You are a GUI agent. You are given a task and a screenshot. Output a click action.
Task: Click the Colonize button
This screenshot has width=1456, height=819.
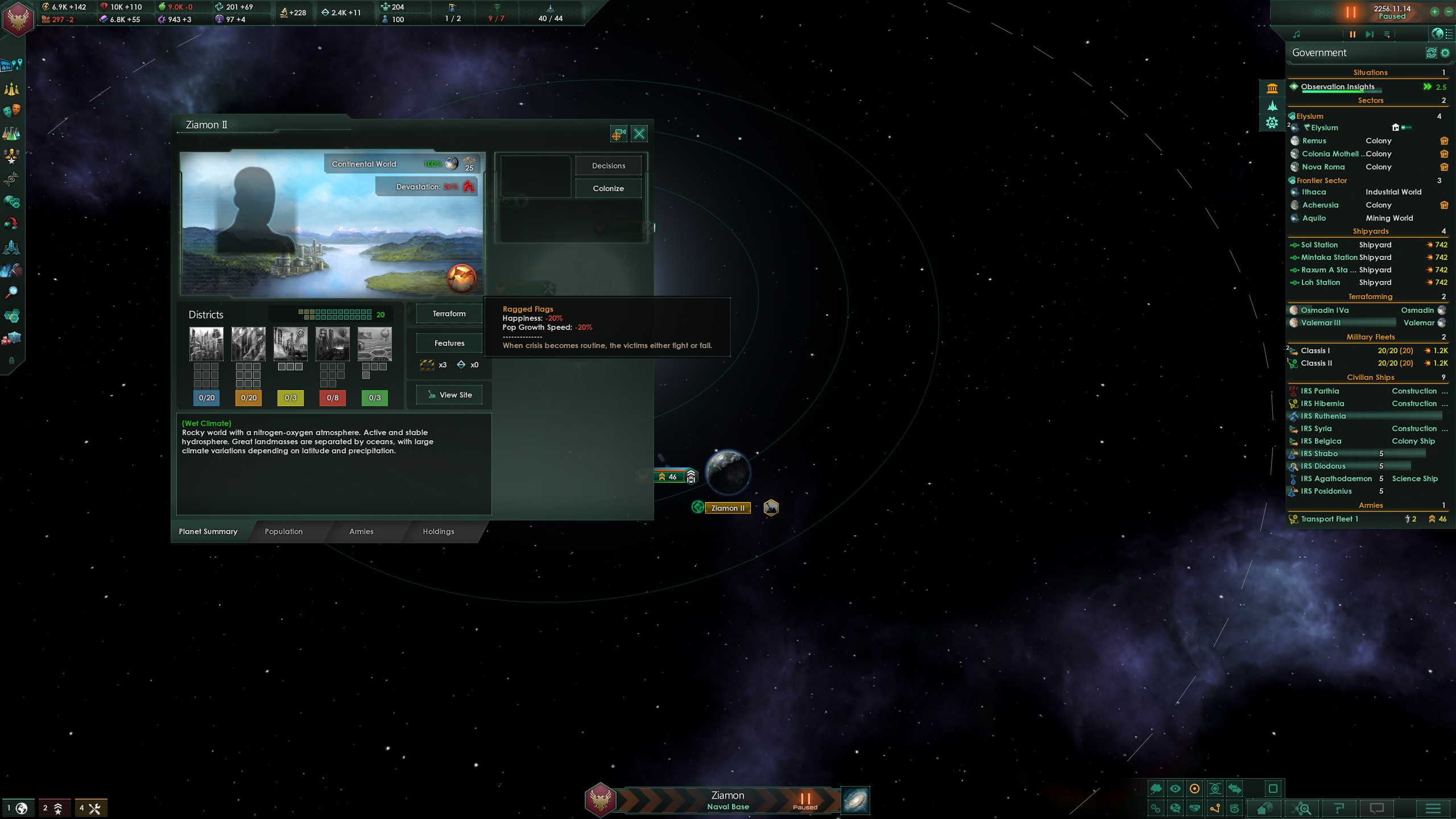(608, 188)
